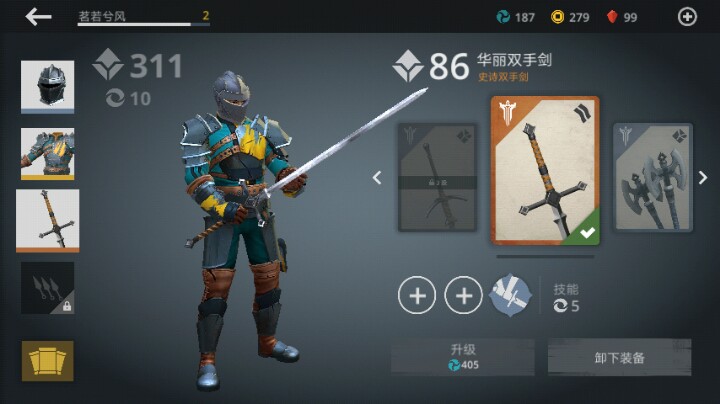The height and width of the screenshot is (404, 720).
Task: Show previous weapon with left arrow
Action: (x=377, y=178)
